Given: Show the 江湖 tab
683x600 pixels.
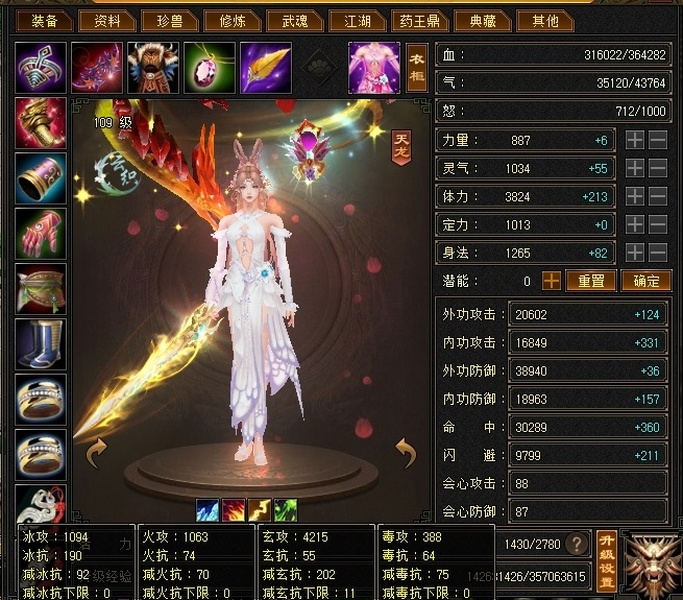Looking at the screenshot, I should pyautogui.click(x=357, y=20).
